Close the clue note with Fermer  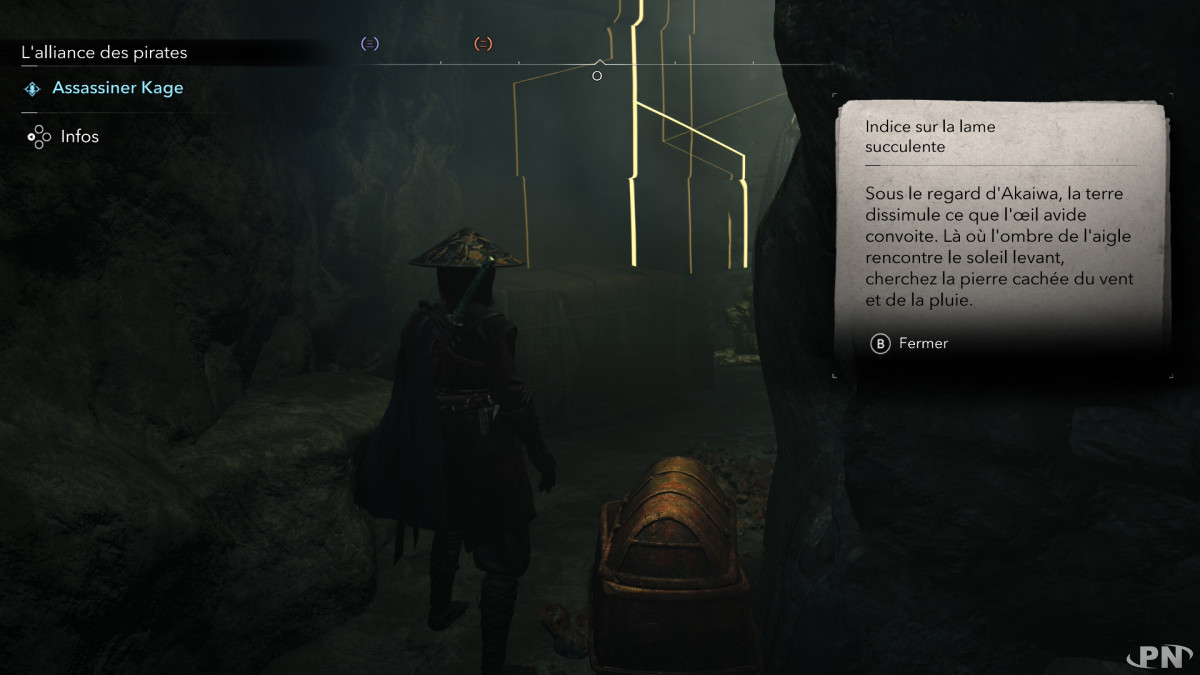click(910, 343)
